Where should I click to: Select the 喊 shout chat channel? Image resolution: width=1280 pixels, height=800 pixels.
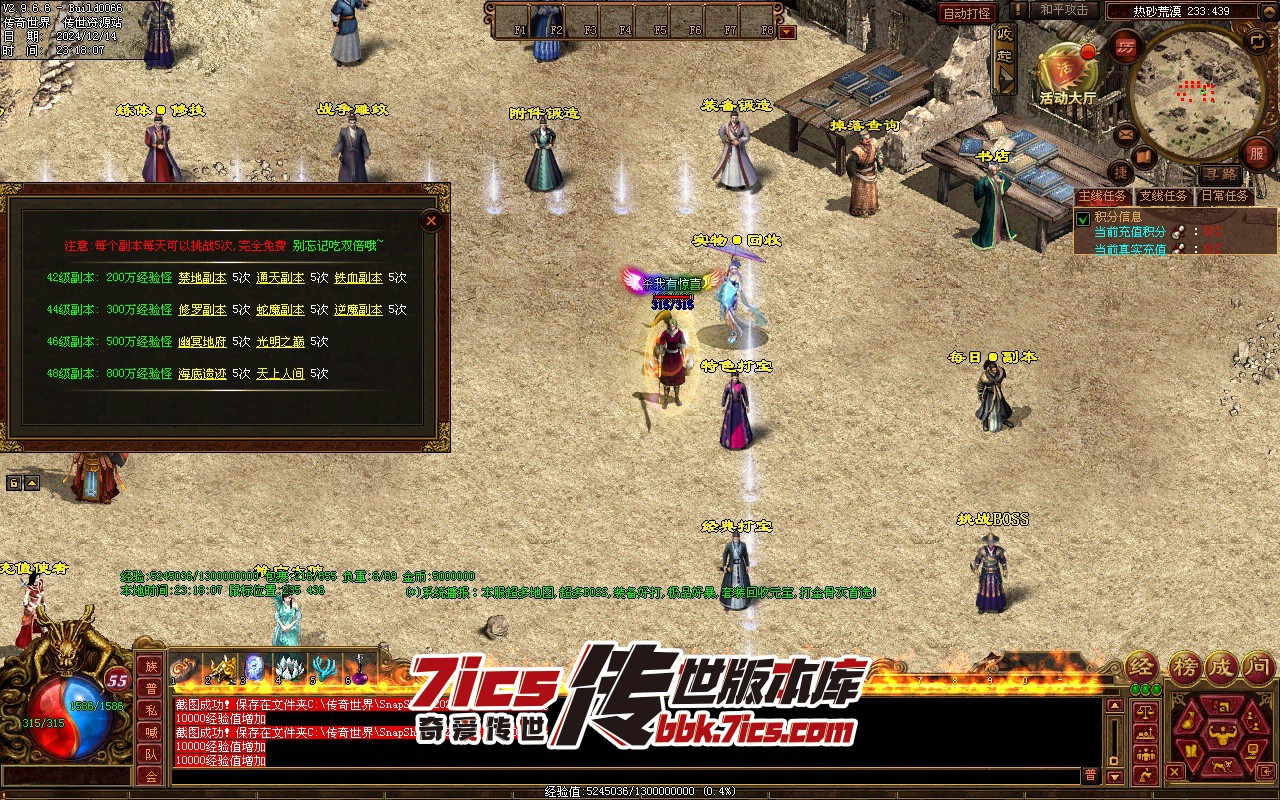[x=150, y=732]
